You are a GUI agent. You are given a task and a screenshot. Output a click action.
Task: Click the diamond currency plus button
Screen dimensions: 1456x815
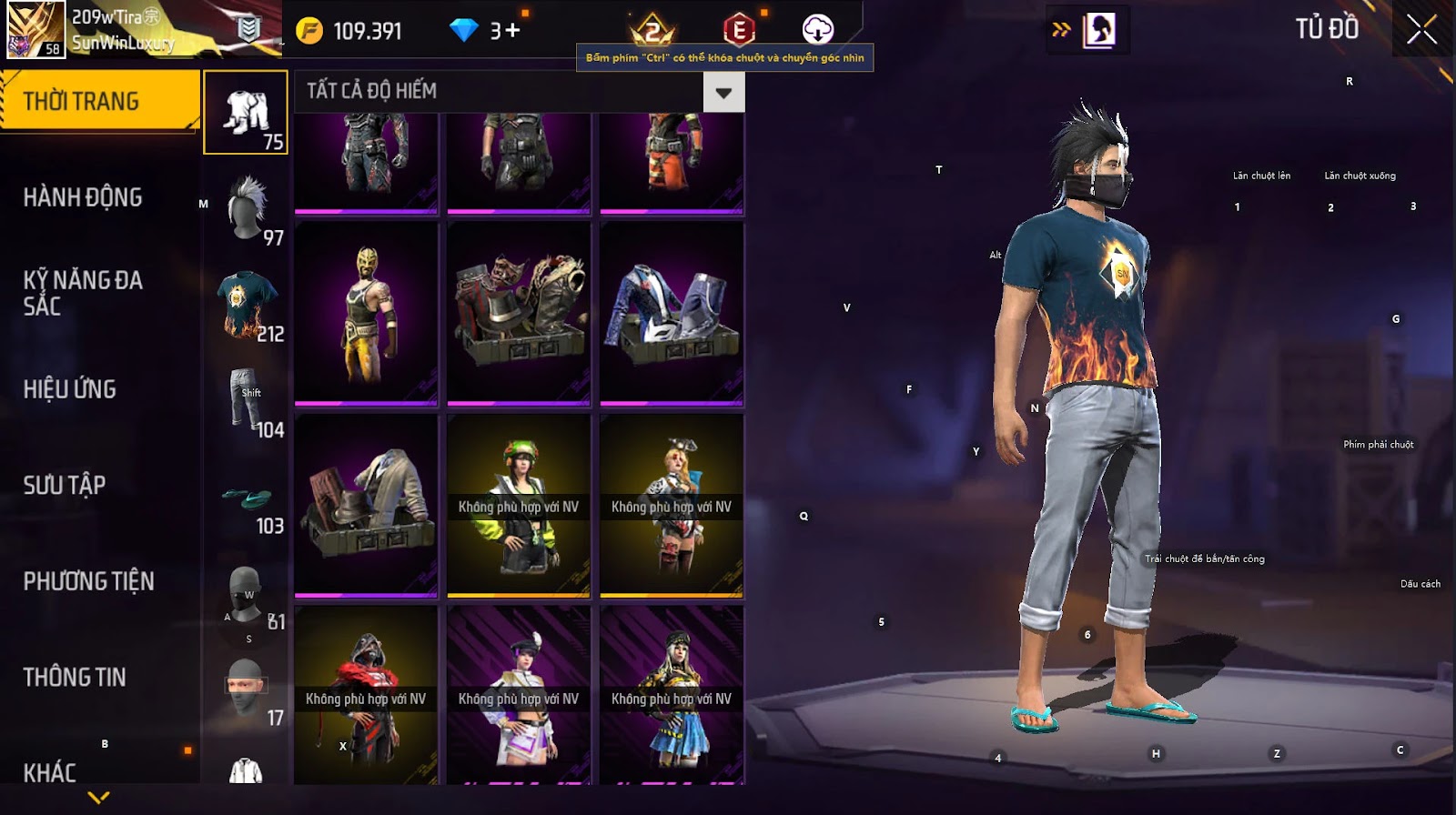pyautogui.click(x=511, y=30)
